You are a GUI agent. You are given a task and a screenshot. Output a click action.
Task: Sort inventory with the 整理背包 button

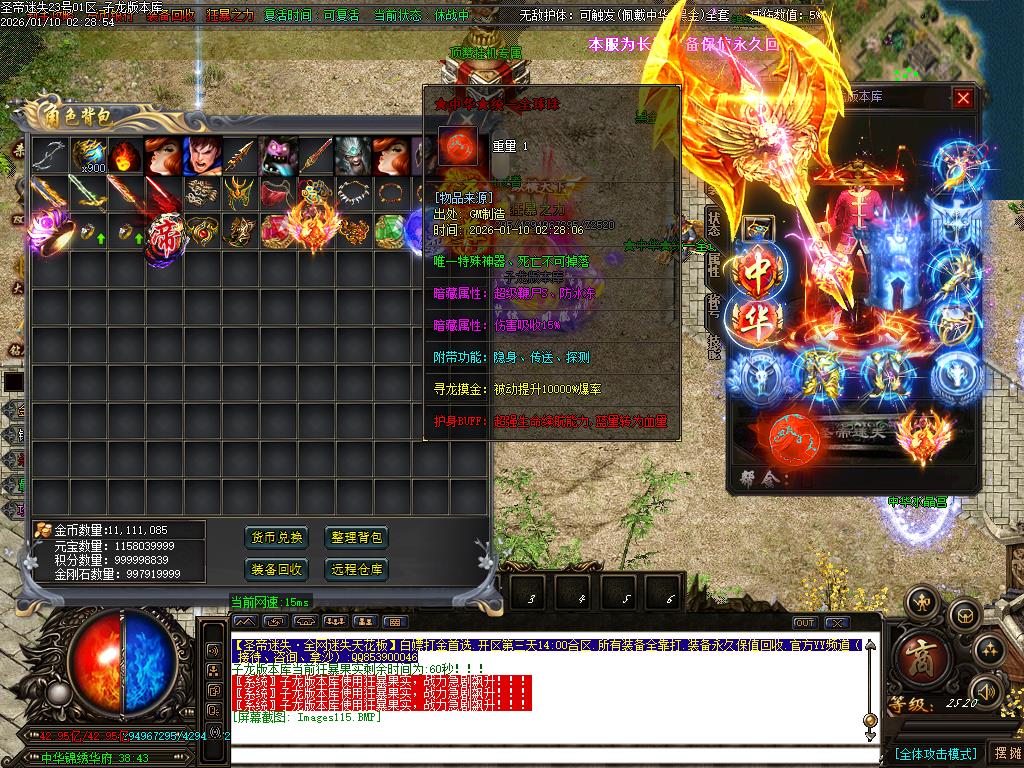click(x=356, y=537)
